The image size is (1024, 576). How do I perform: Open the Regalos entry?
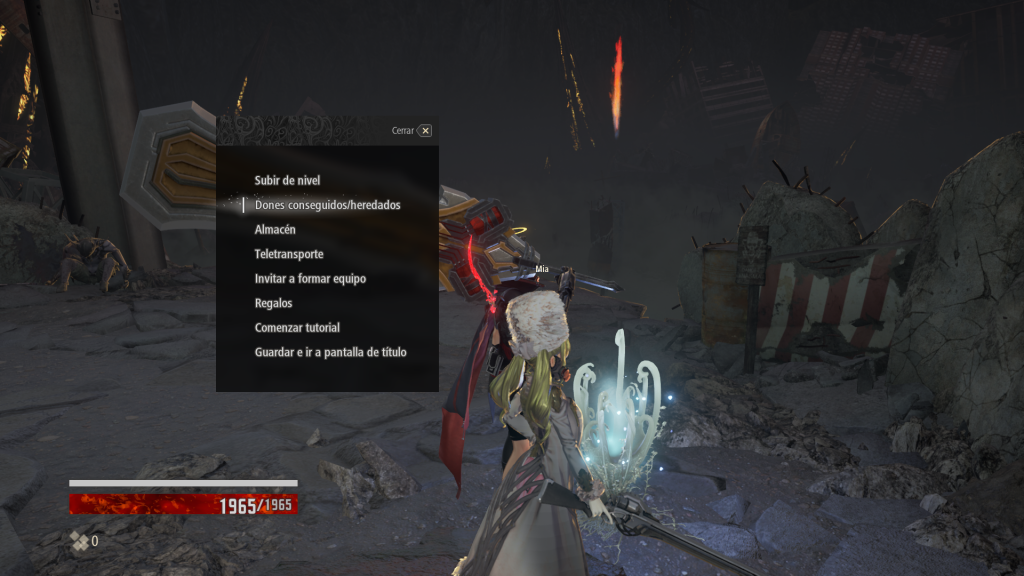274,303
